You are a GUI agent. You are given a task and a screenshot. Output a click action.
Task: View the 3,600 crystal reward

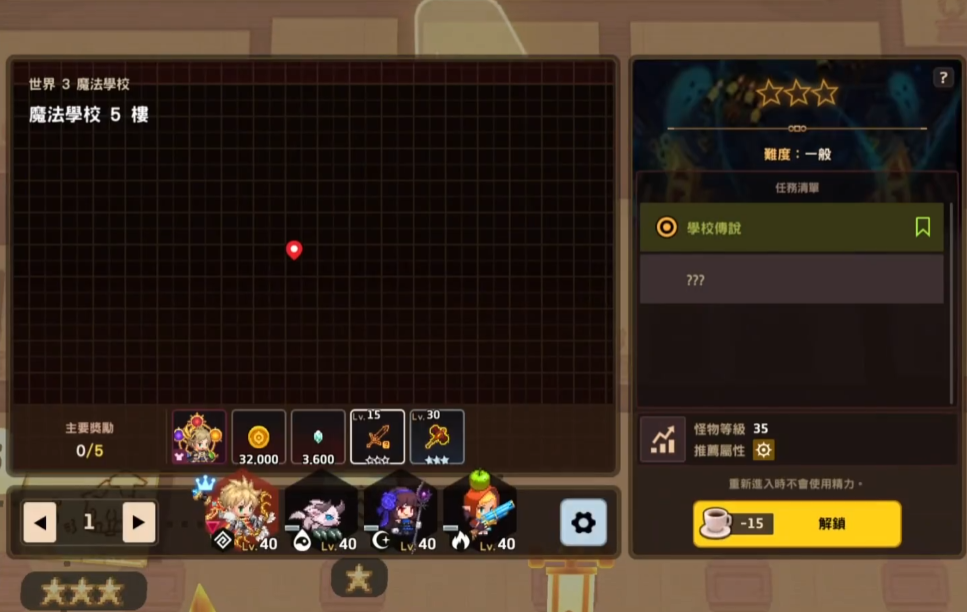click(x=318, y=437)
